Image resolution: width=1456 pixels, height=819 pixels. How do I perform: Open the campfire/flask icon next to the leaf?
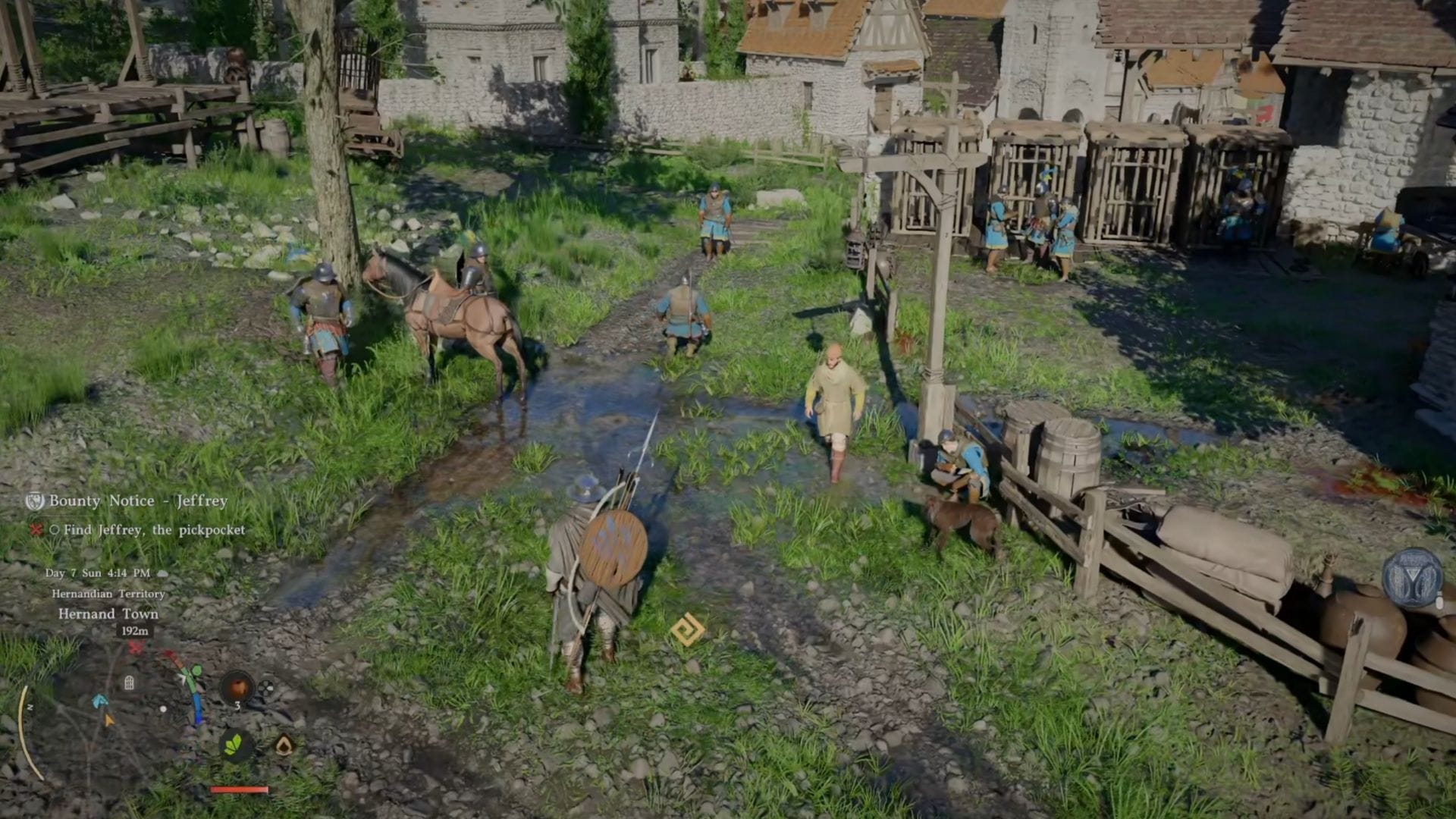click(x=284, y=746)
